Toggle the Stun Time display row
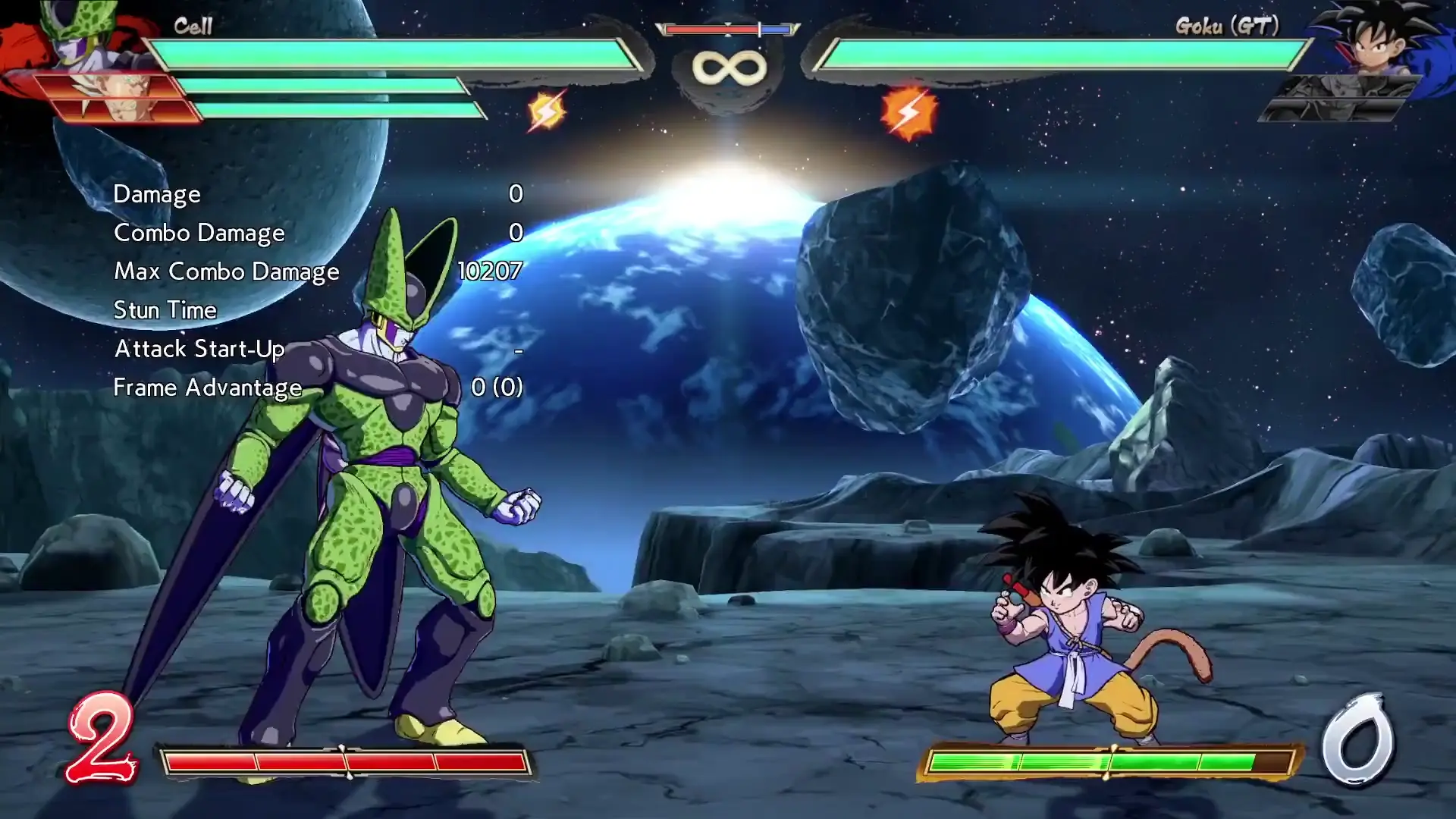 [x=164, y=310]
